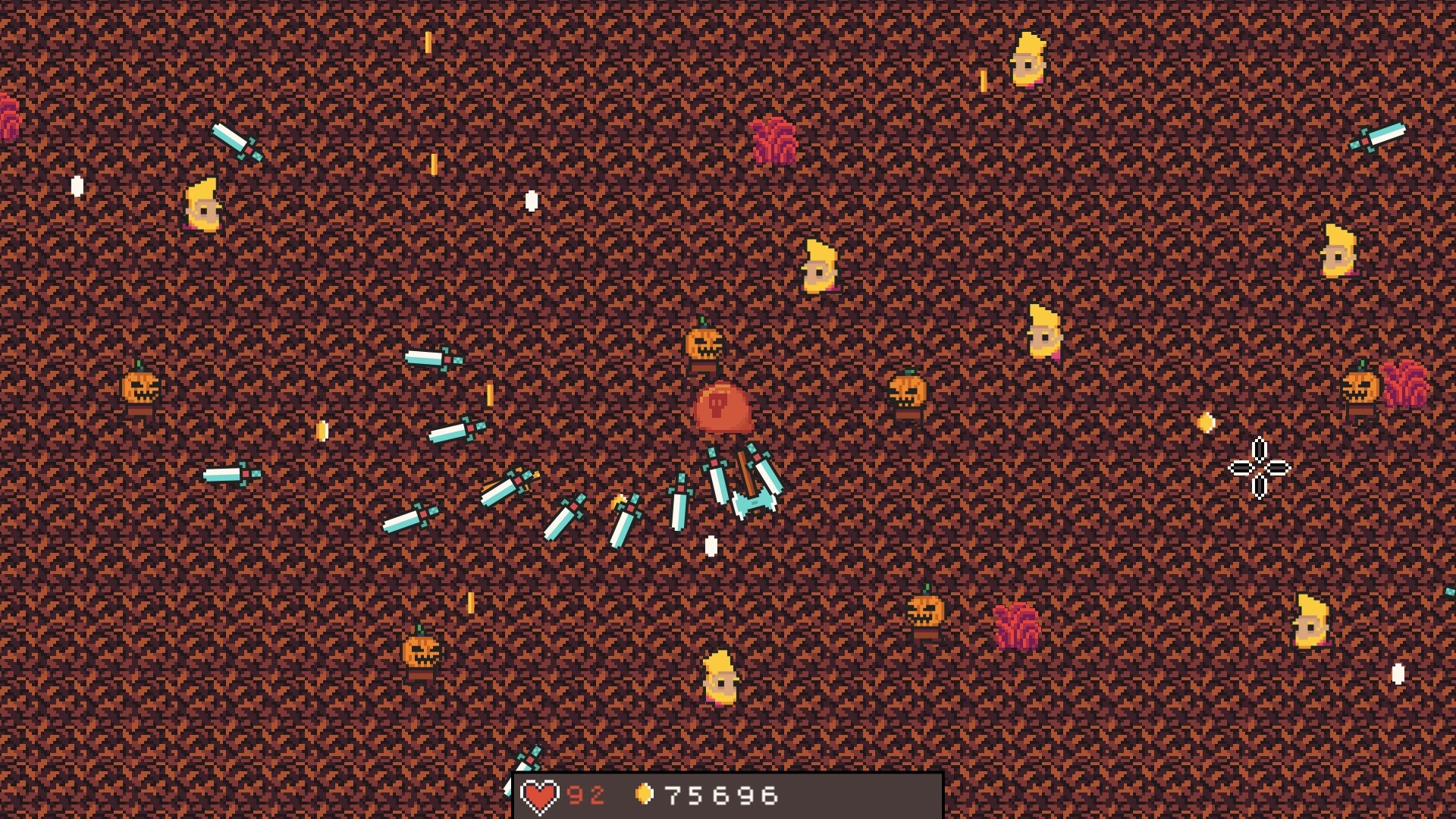
Task: Collect the yellow diamond near the crosshair
Action: pyautogui.click(x=1207, y=421)
